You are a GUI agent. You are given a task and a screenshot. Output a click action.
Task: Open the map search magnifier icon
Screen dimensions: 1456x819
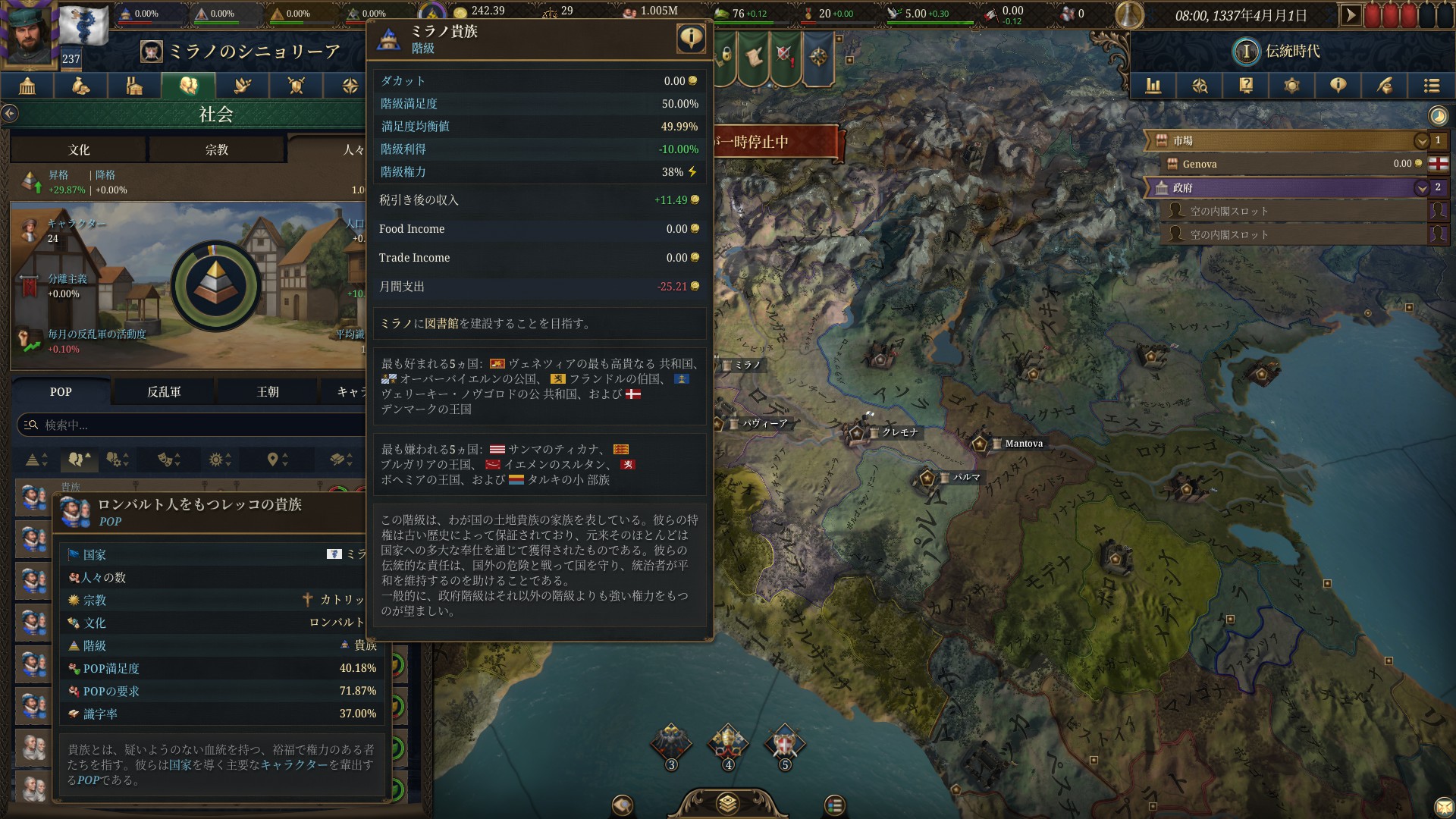pos(1200,86)
